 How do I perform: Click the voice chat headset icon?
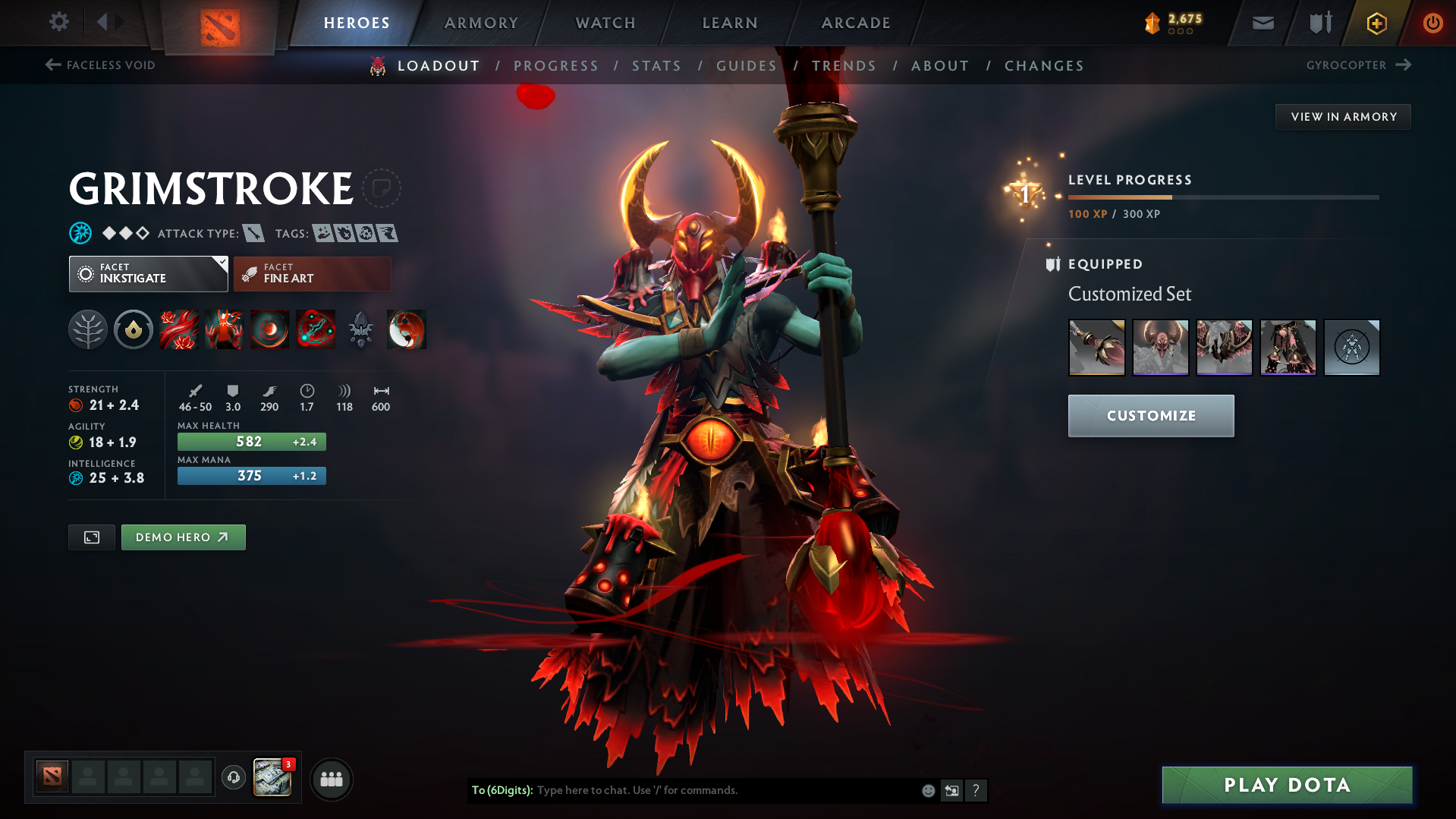pos(234,779)
